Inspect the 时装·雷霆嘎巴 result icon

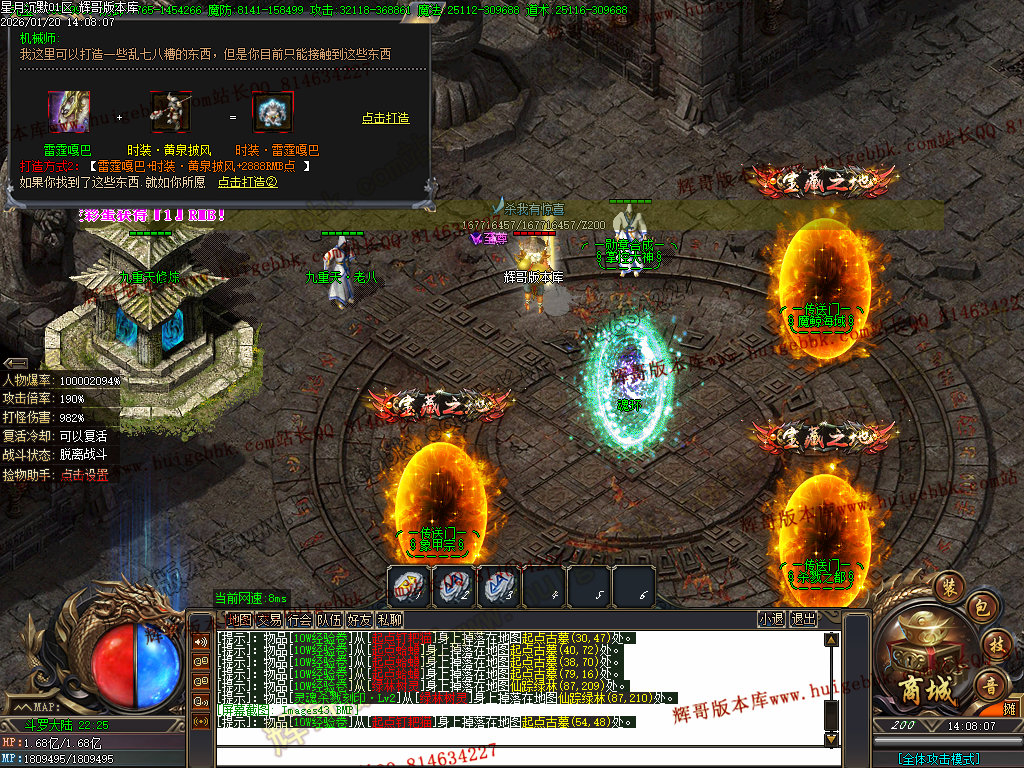coord(272,113)
